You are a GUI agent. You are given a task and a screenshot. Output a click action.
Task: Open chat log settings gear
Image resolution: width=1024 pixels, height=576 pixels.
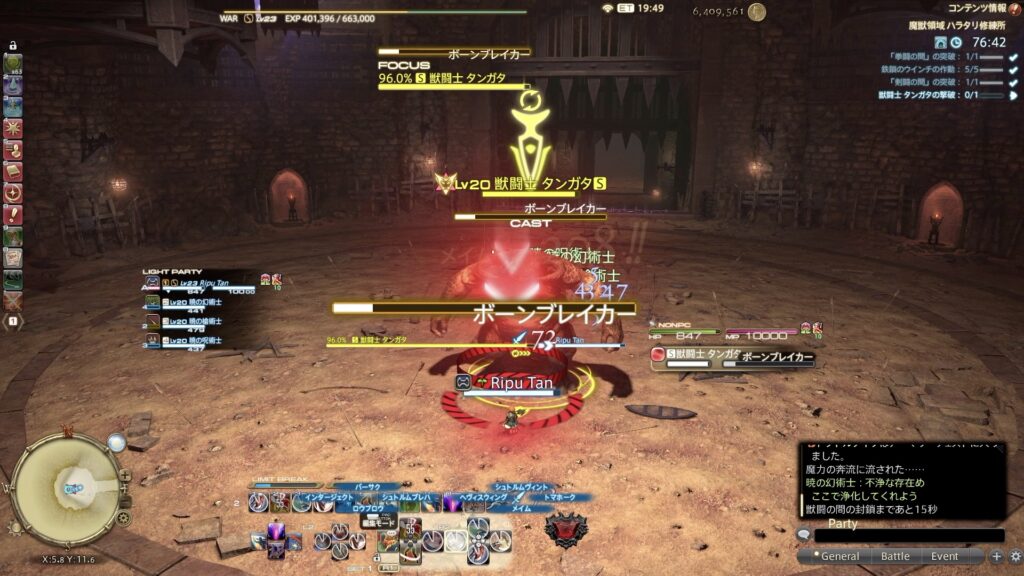coord(1014,556)
